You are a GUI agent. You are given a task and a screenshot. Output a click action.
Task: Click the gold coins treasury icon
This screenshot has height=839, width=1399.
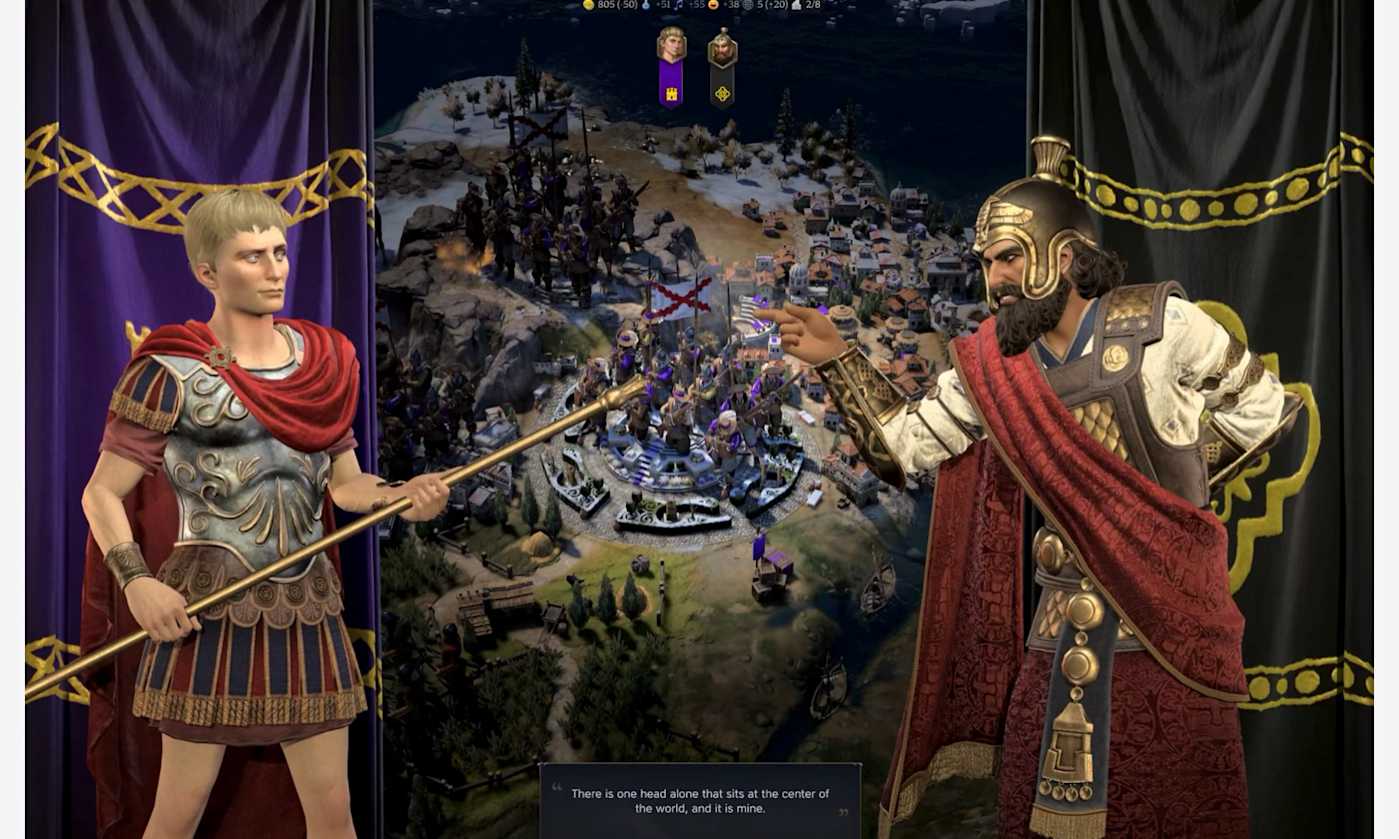(x=589, y=5)
